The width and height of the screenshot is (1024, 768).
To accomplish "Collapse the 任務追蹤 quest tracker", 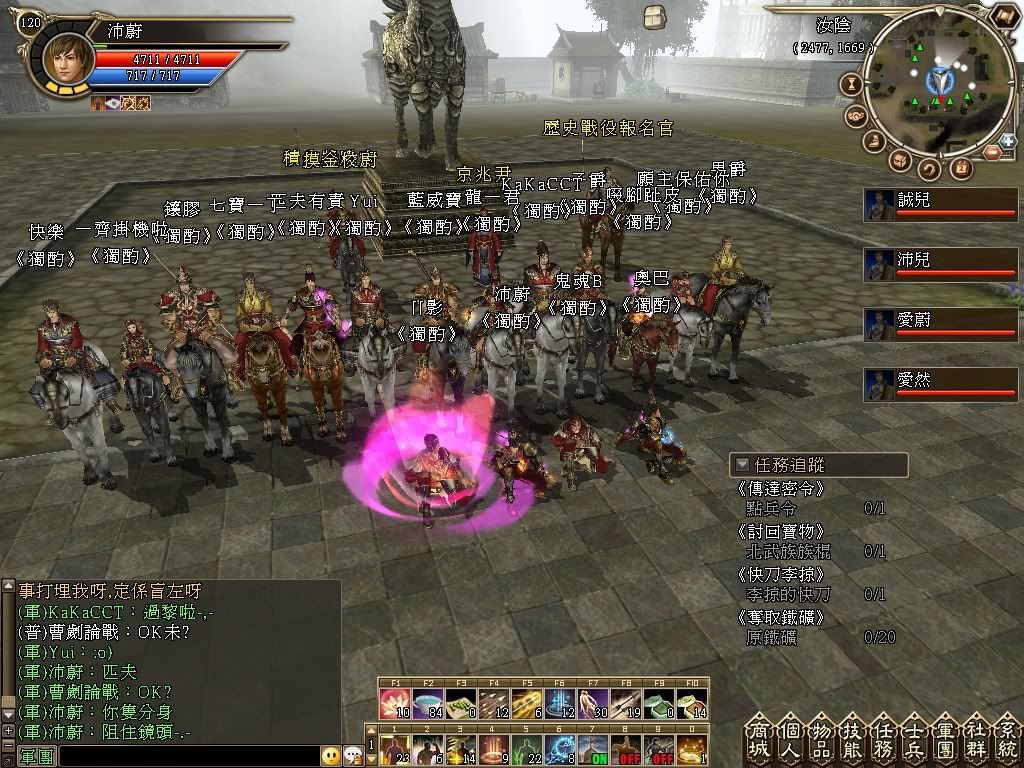I will [742, 465].
